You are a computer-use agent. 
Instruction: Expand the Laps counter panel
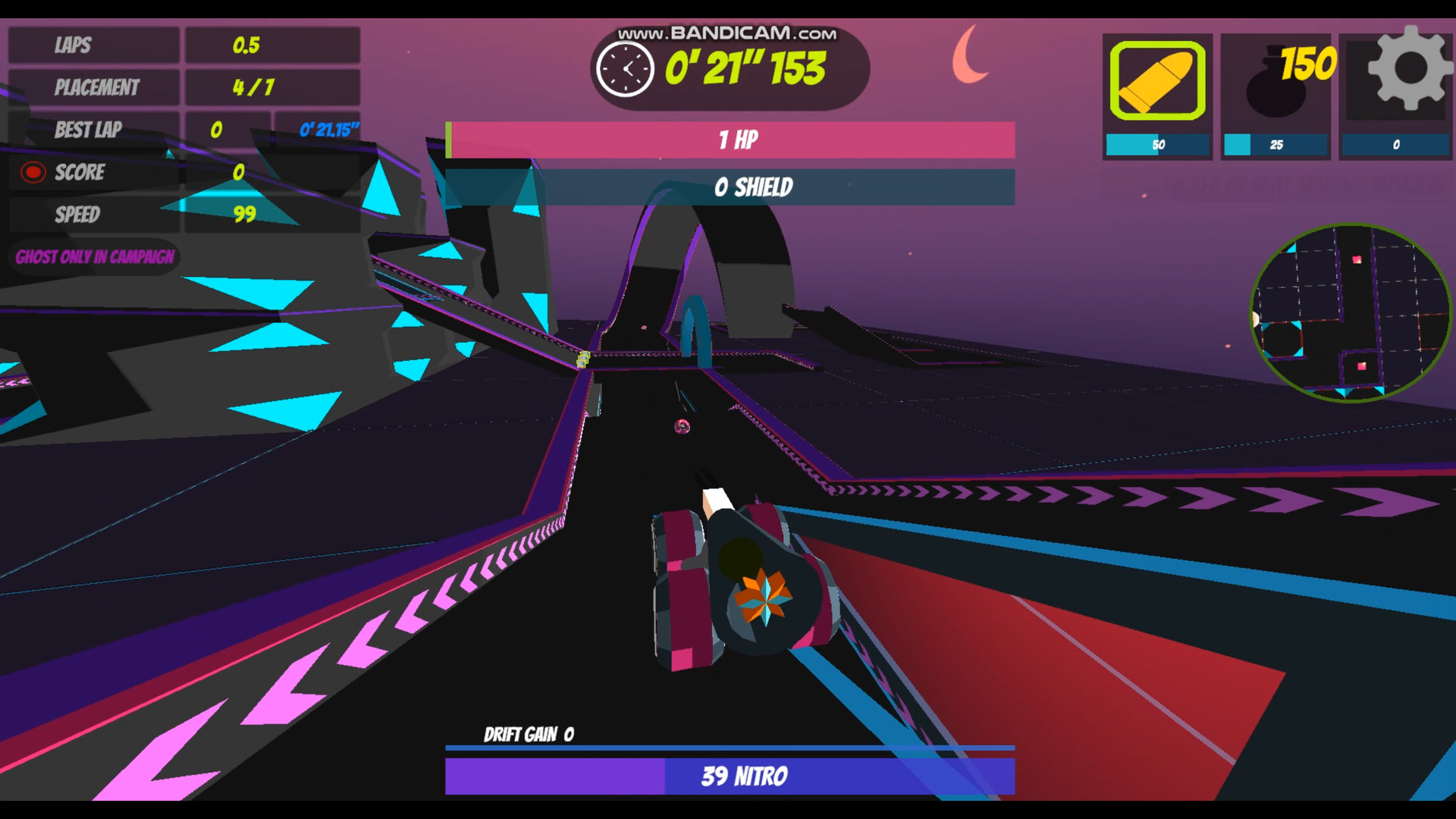182,45
